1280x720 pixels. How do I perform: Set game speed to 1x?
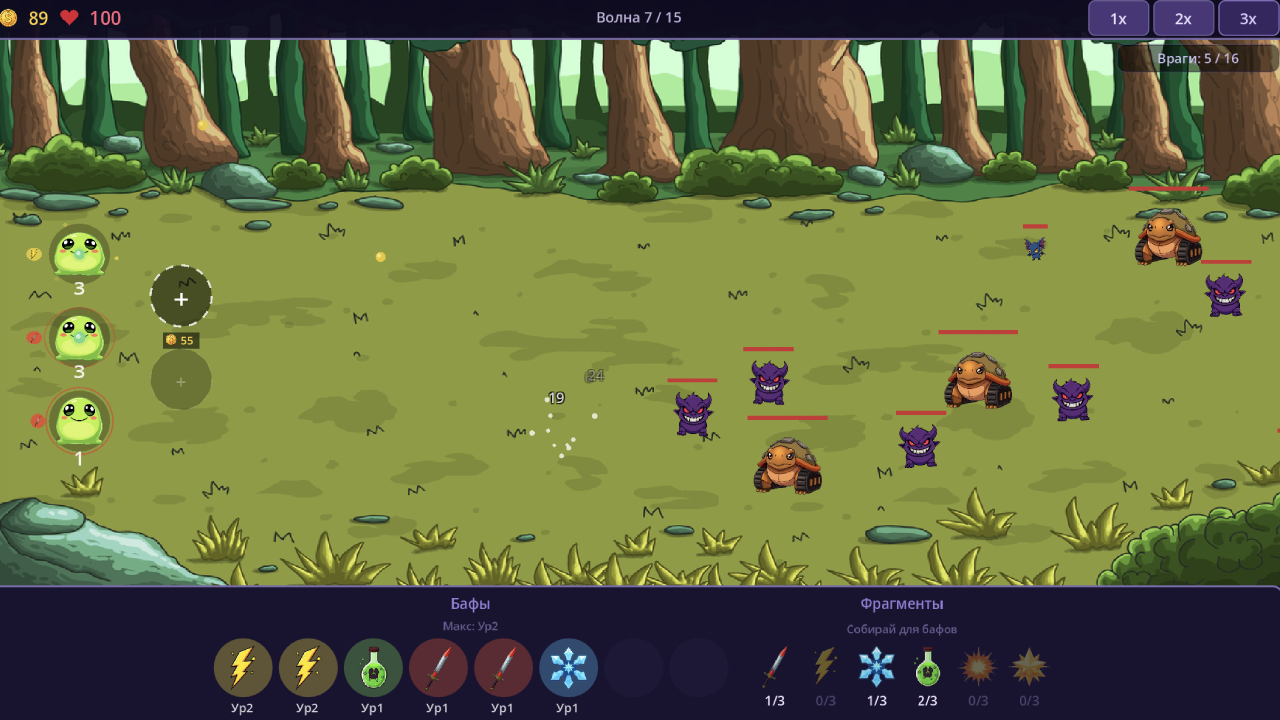pos(1118,18)
